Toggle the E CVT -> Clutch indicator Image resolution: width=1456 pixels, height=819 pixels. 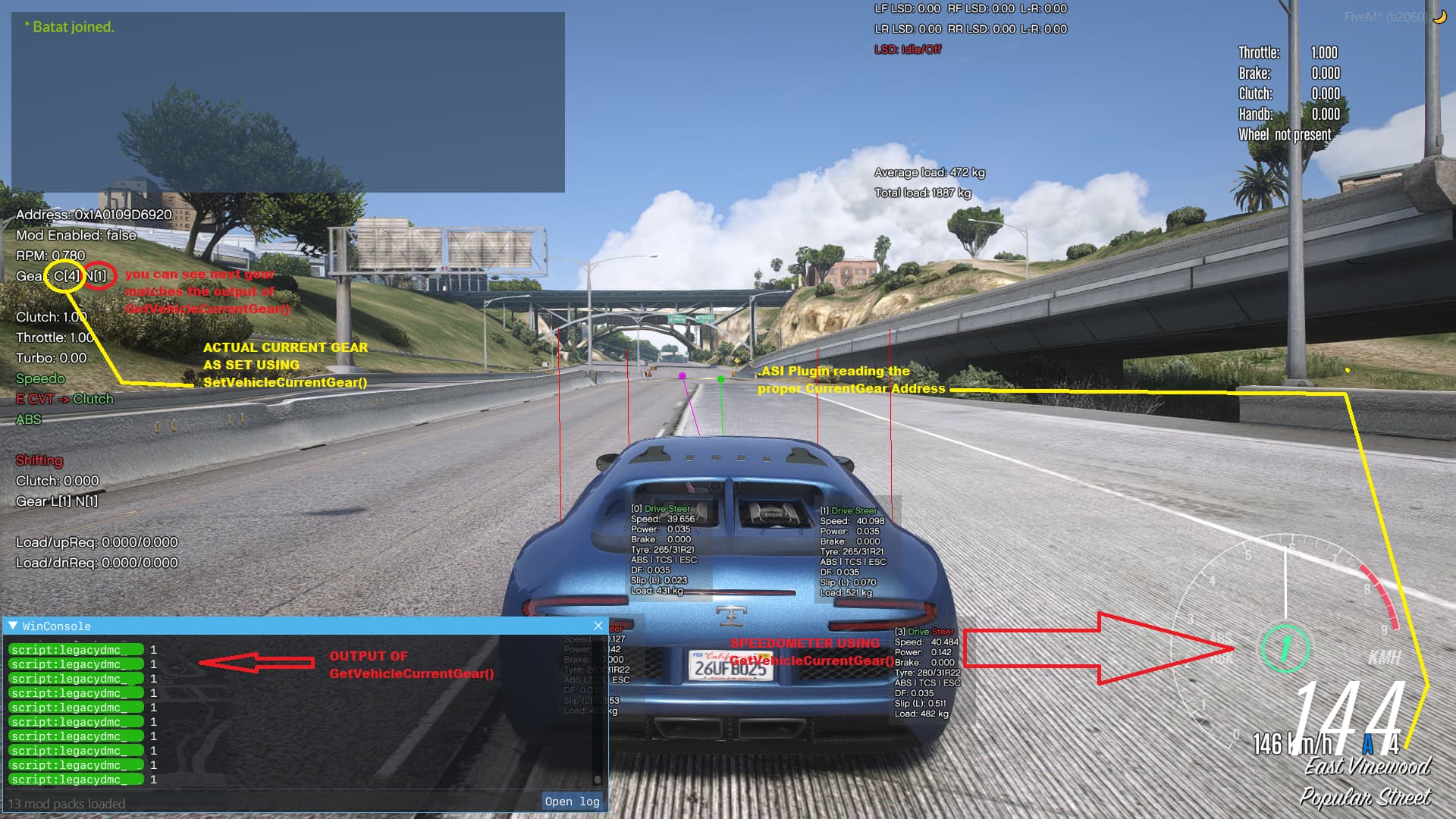pos(64,399)
